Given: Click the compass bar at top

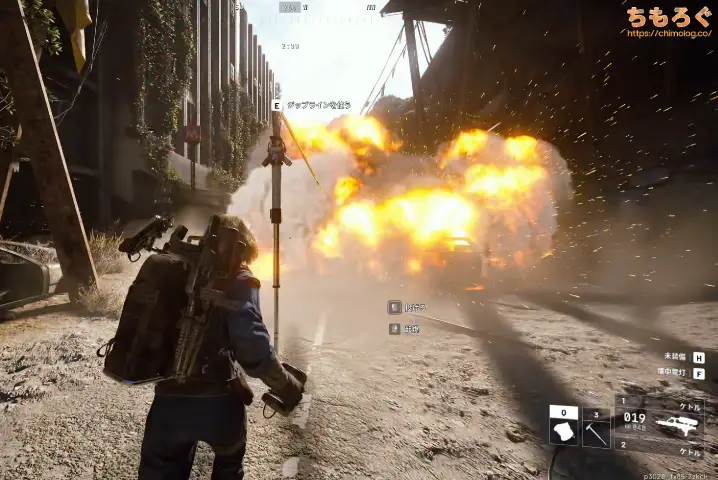Looking at the screenshot, I should click(290, 8).
